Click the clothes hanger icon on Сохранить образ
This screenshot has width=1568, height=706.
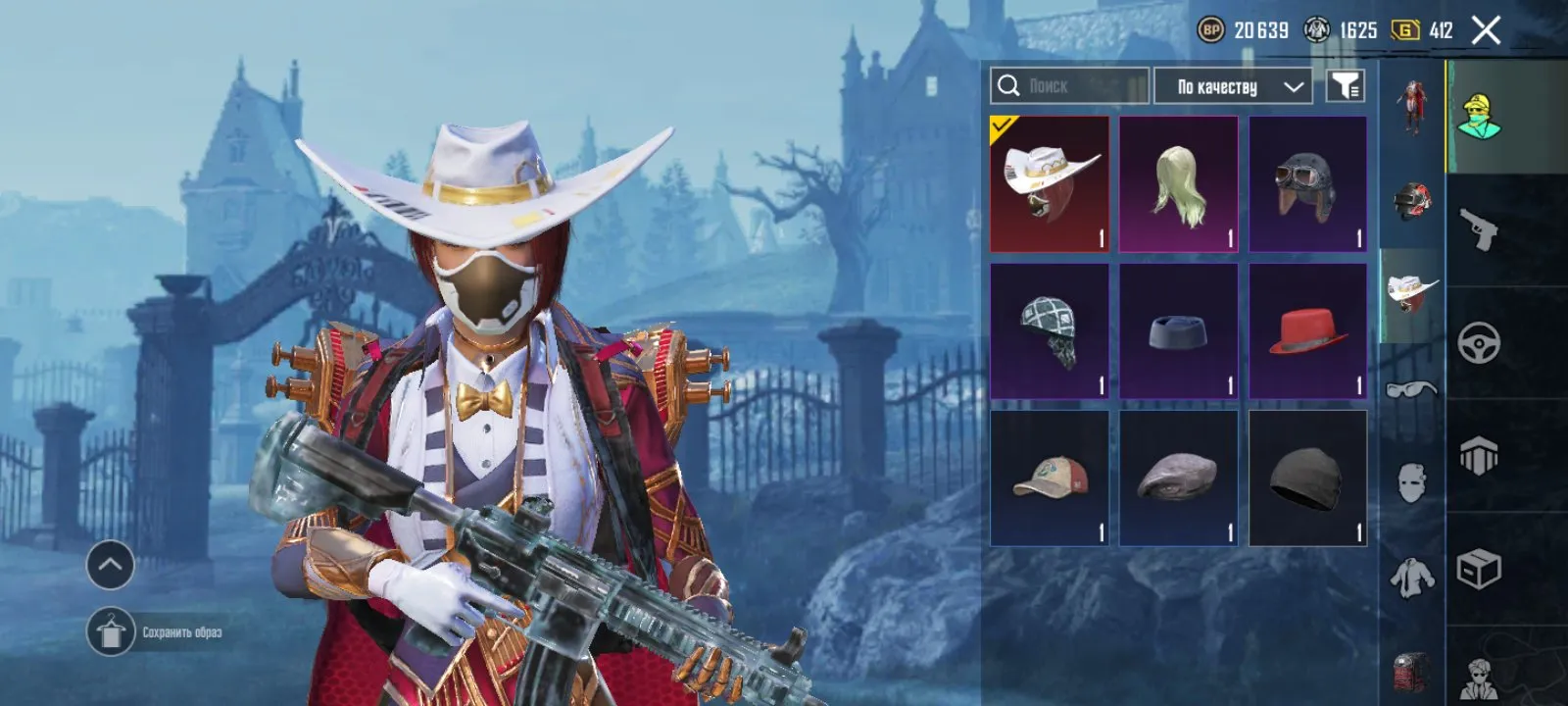[x=112, y=630]
